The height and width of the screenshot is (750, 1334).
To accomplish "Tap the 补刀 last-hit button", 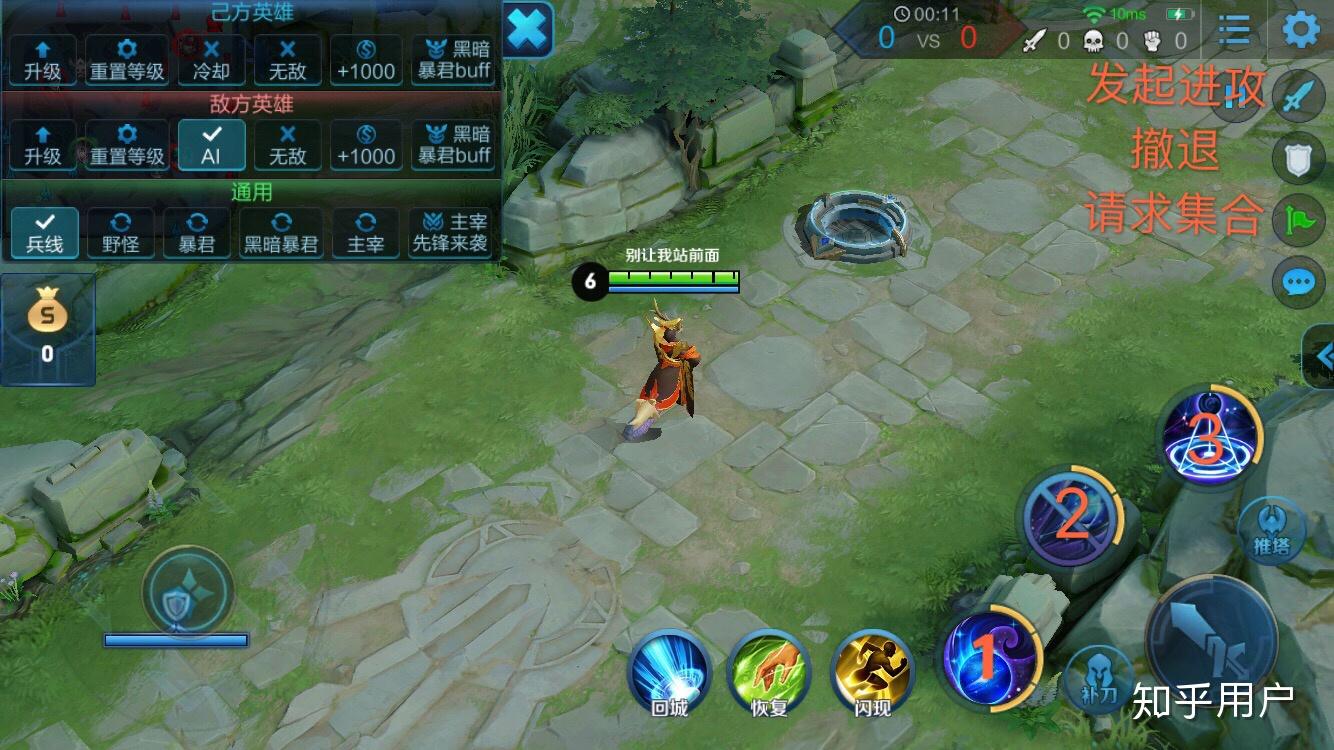I will [1098, 678].
